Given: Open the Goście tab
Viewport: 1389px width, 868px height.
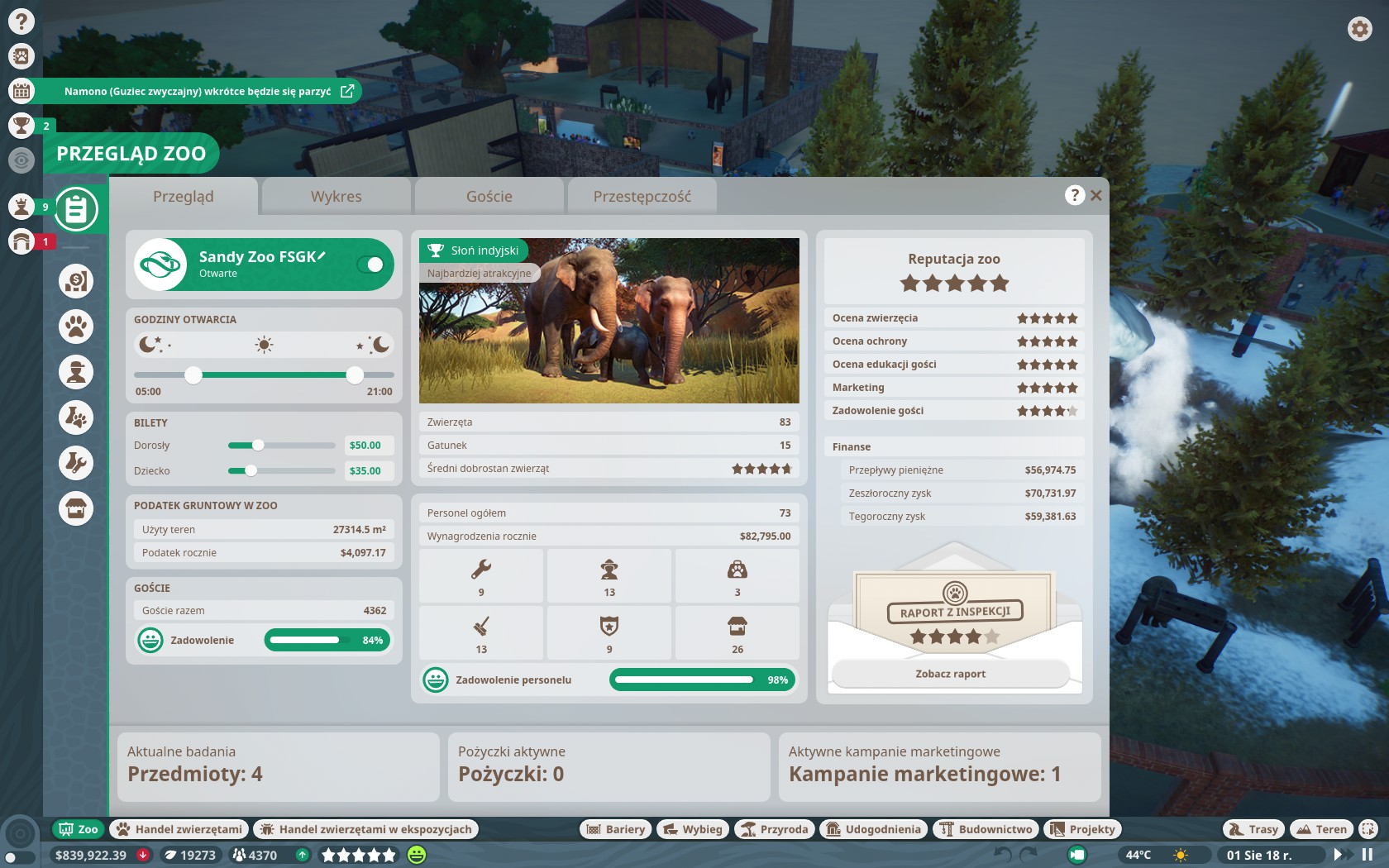Looking at the screenshot, I should [x=489, y=197].
